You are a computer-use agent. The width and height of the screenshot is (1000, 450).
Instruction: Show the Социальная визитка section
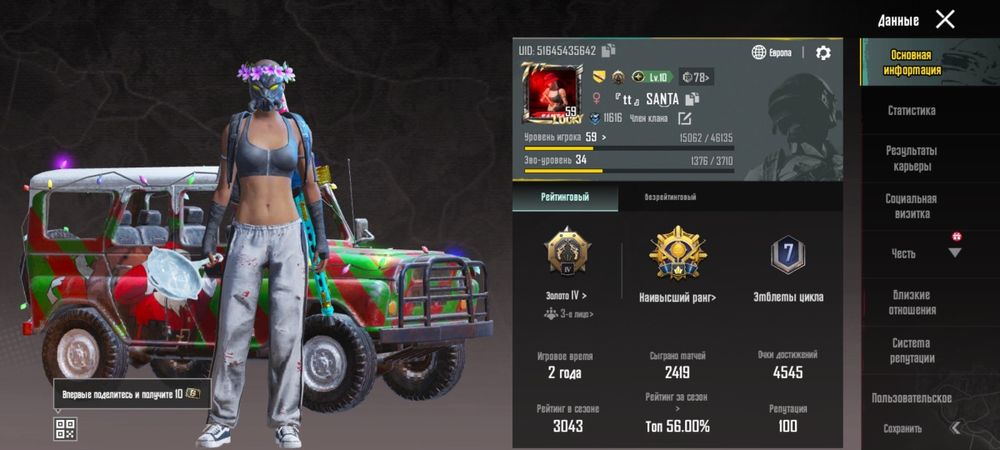tap(911, 206)
